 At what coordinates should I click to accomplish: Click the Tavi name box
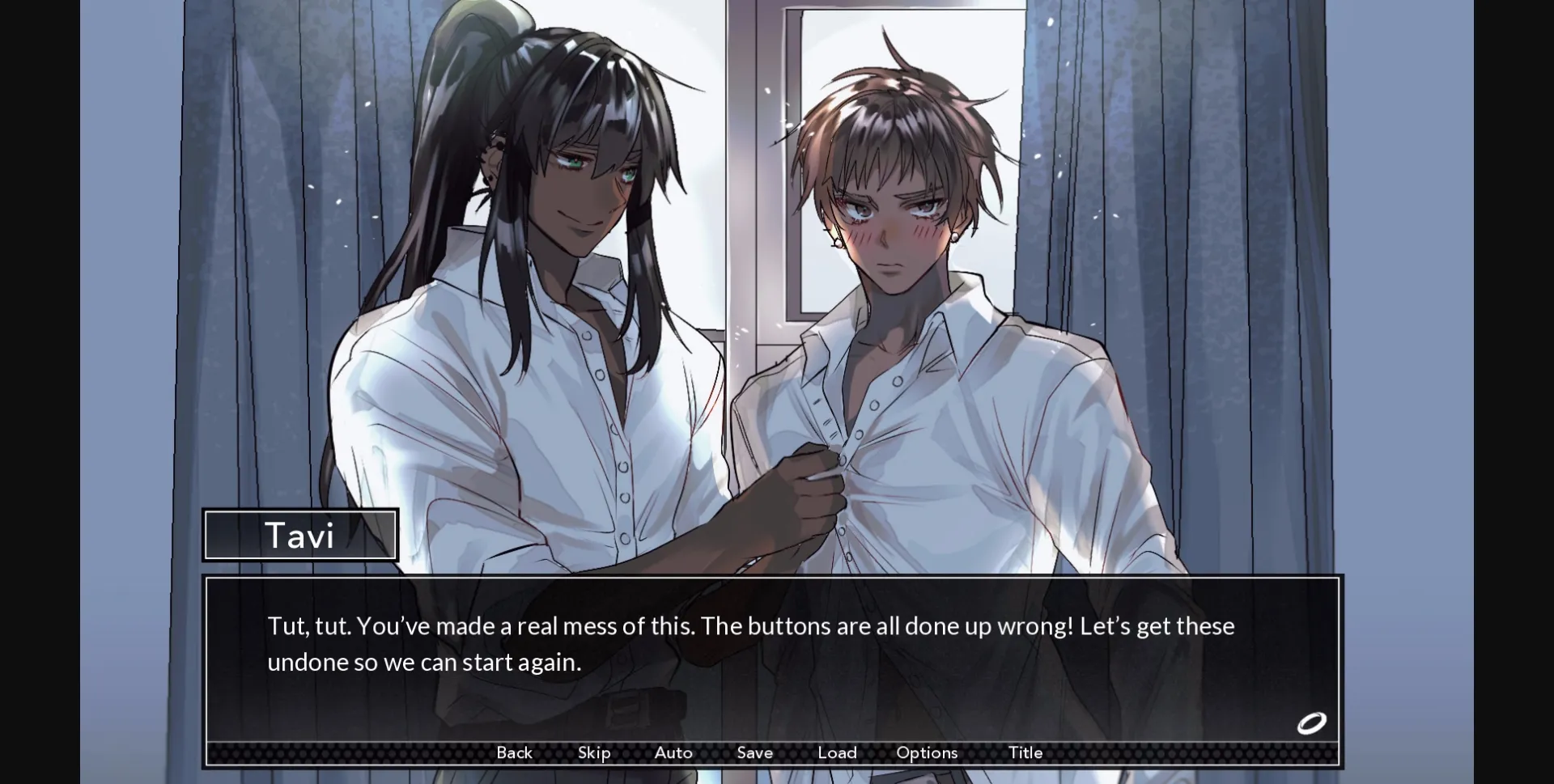300,535
